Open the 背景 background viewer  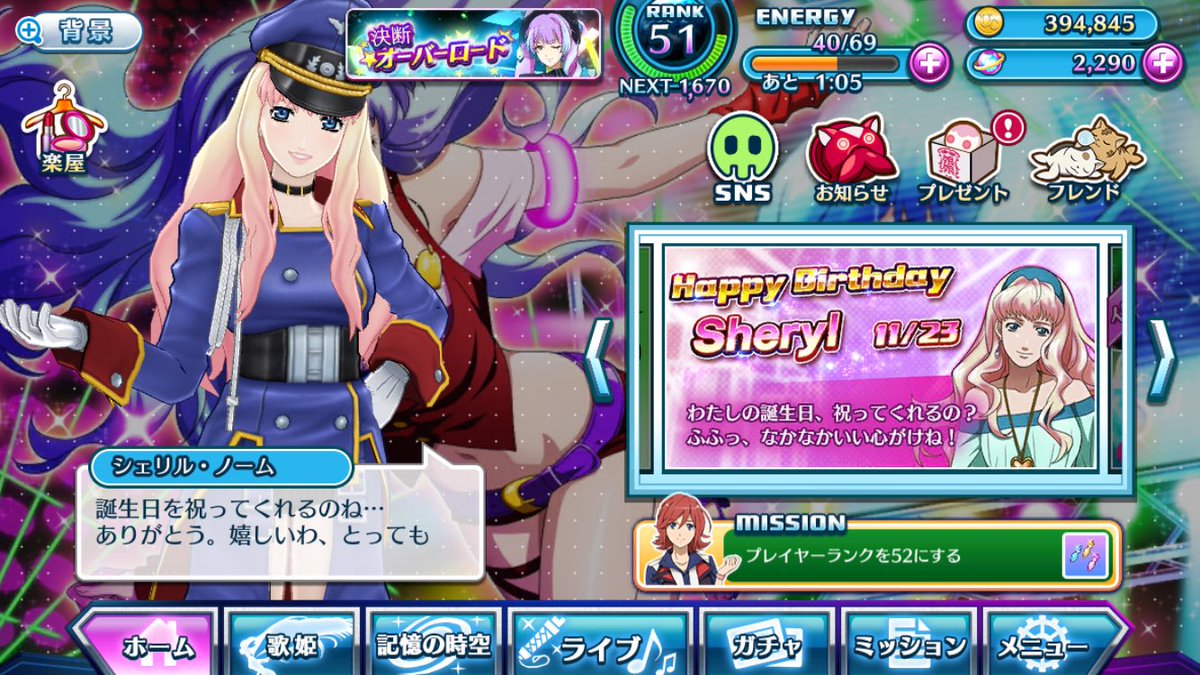[78, 31]
